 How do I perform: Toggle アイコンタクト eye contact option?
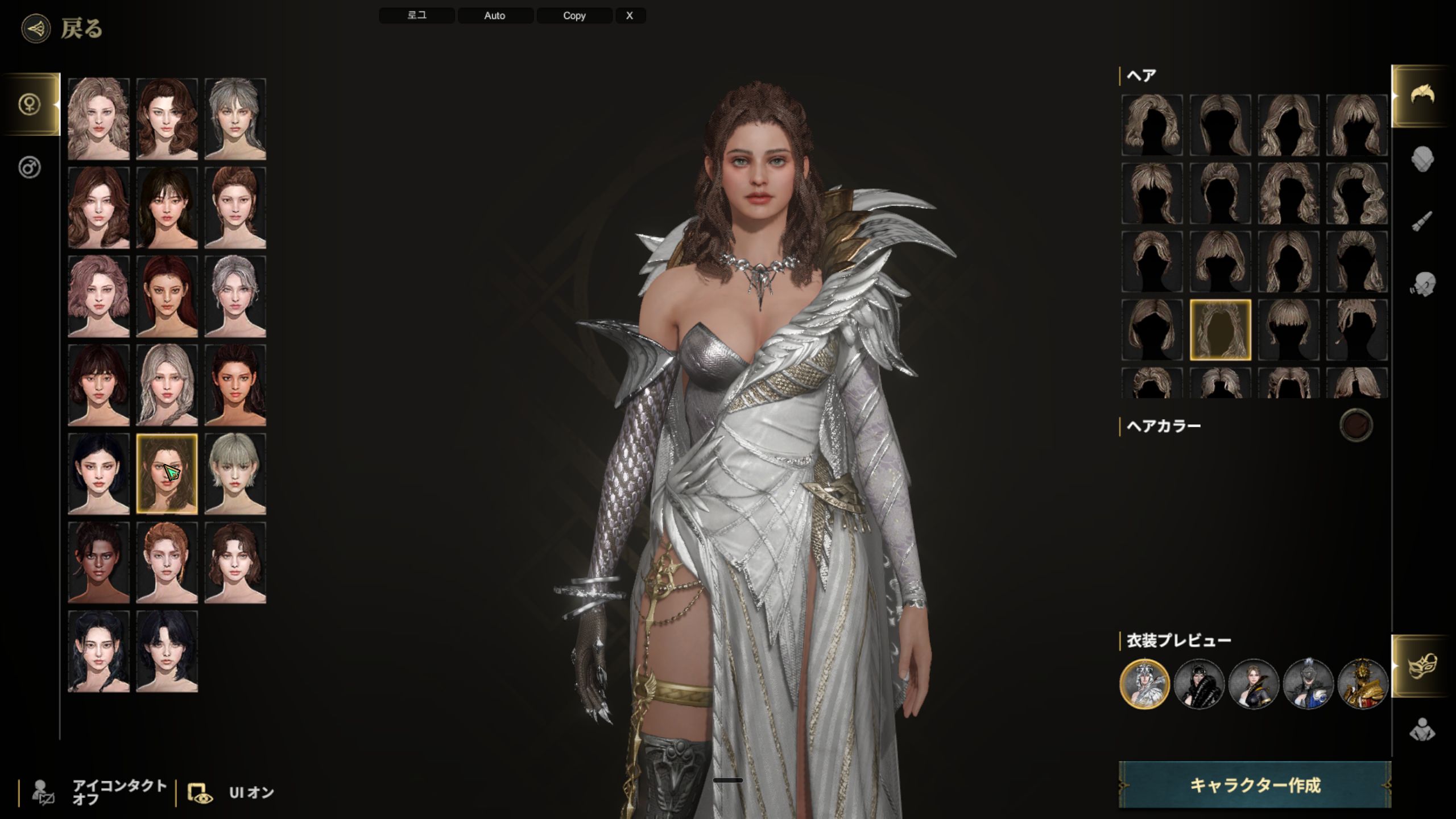[100, 792]
